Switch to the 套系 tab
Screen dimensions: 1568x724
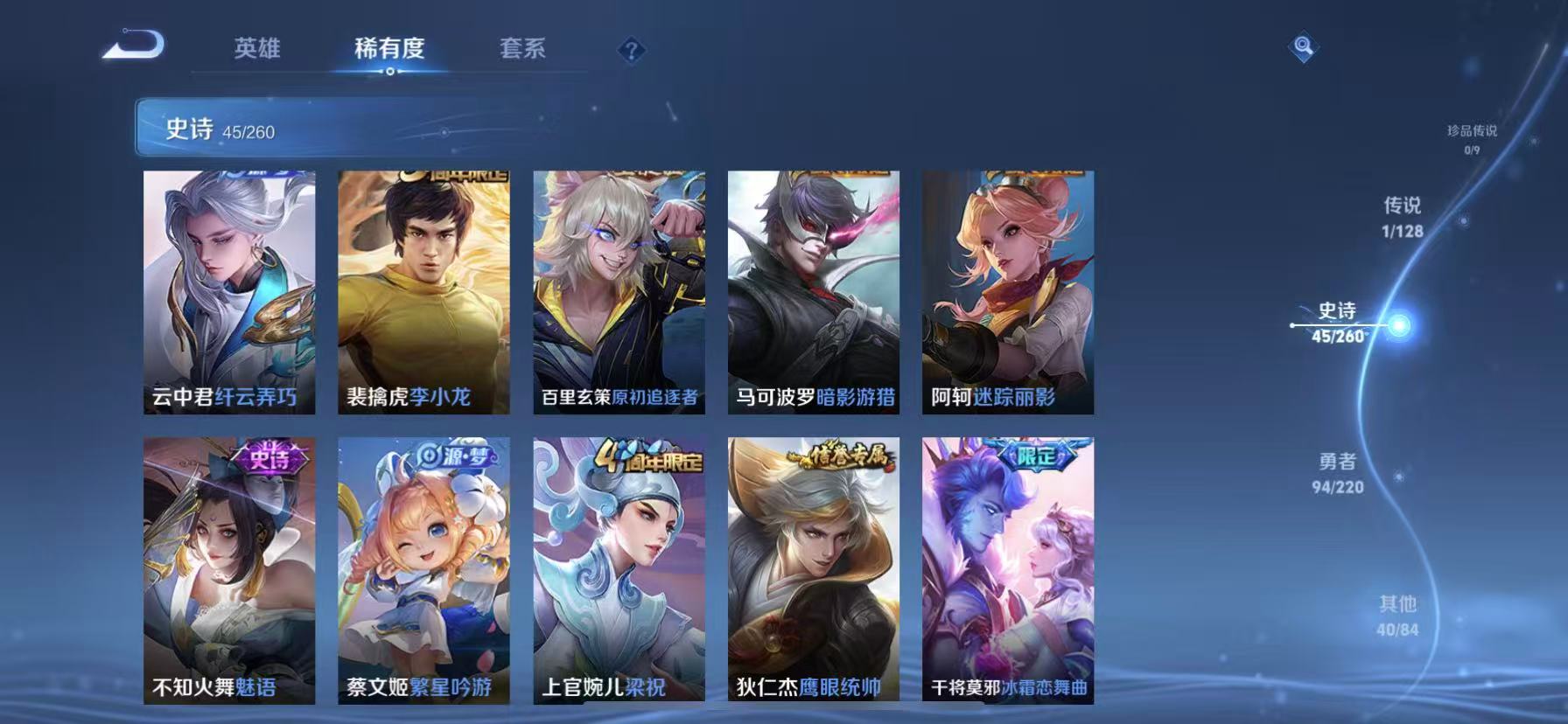pyautogui.click(x=523, y=50)
